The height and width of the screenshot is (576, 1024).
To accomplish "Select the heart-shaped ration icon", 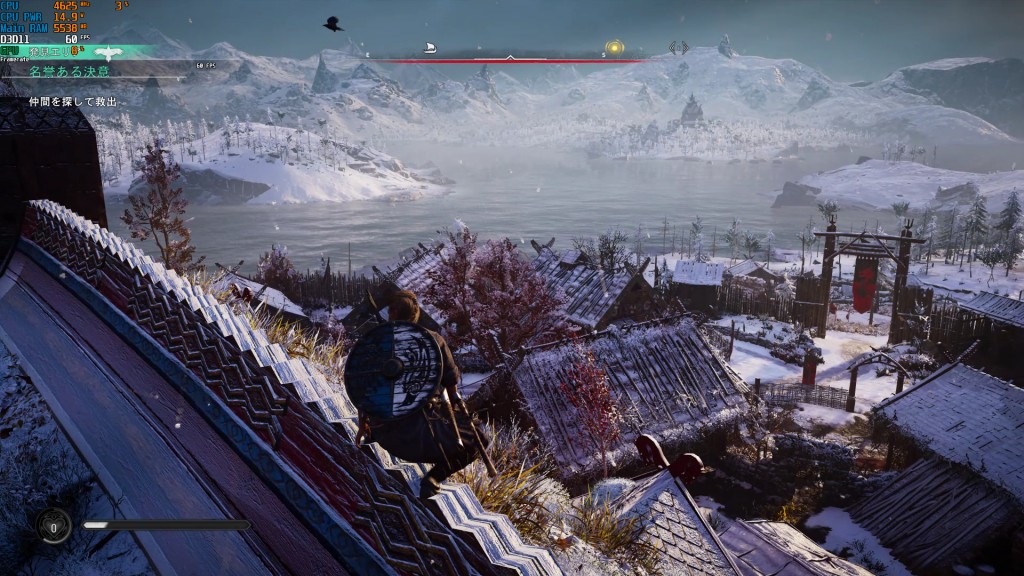I will 52,525.
